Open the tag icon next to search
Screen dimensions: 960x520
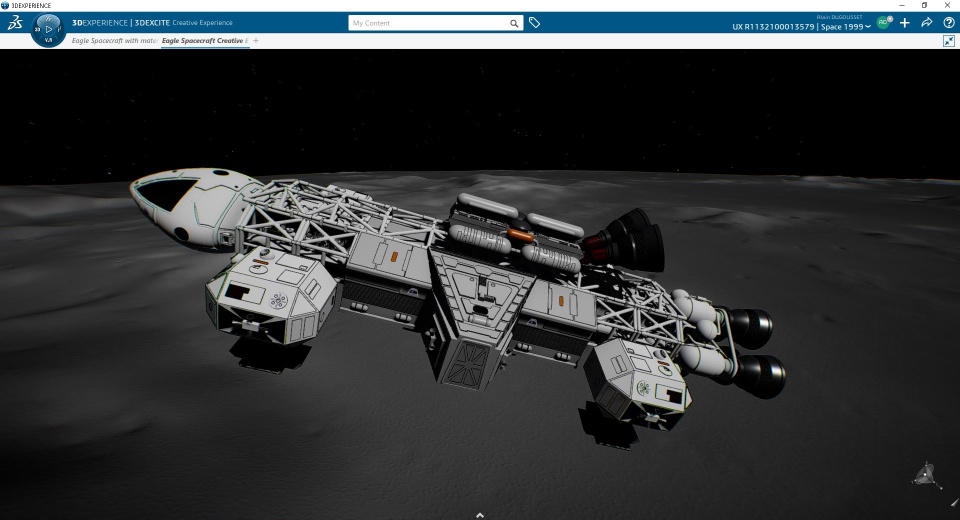click(x=534, y=23)
